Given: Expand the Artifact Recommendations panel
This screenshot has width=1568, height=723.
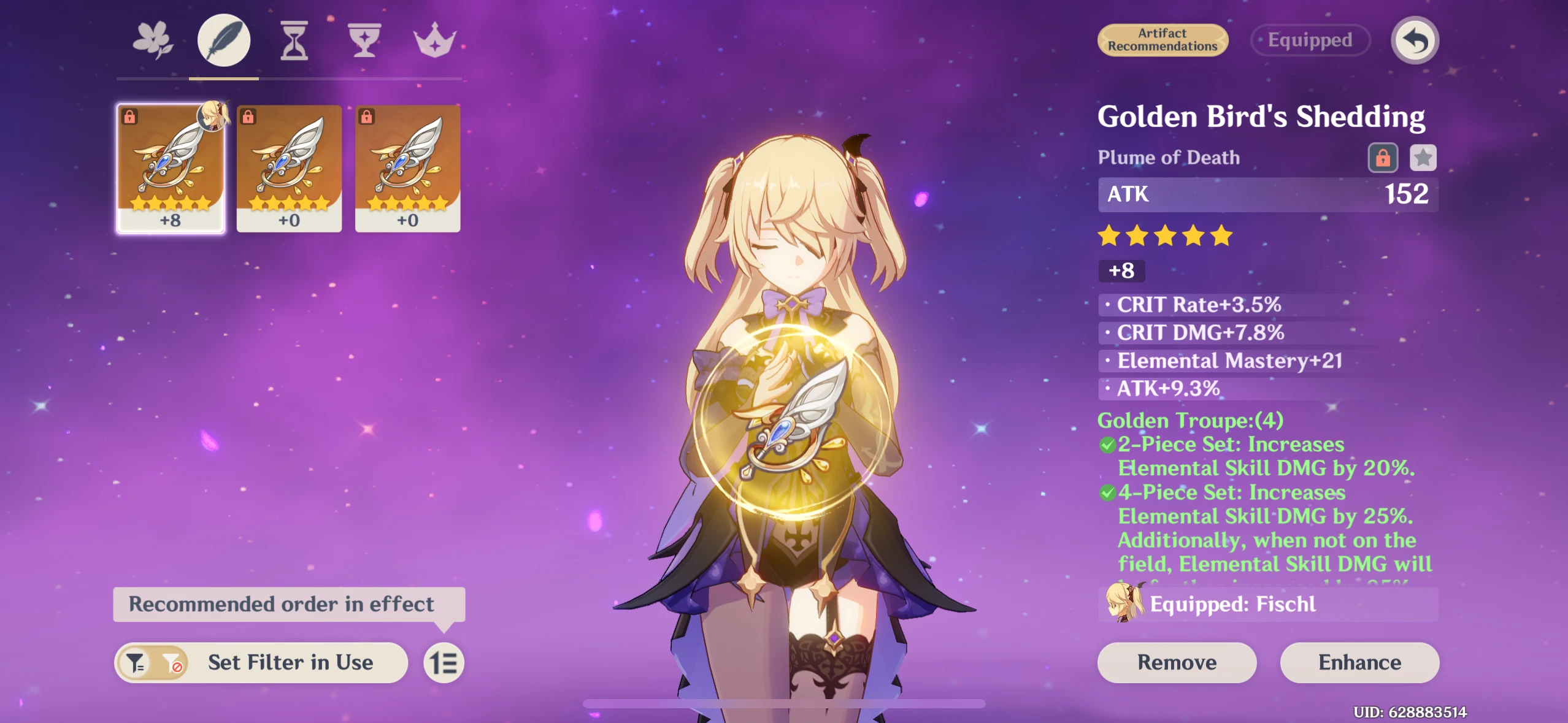Looking at the screenshot, I should pos(1162,39).
